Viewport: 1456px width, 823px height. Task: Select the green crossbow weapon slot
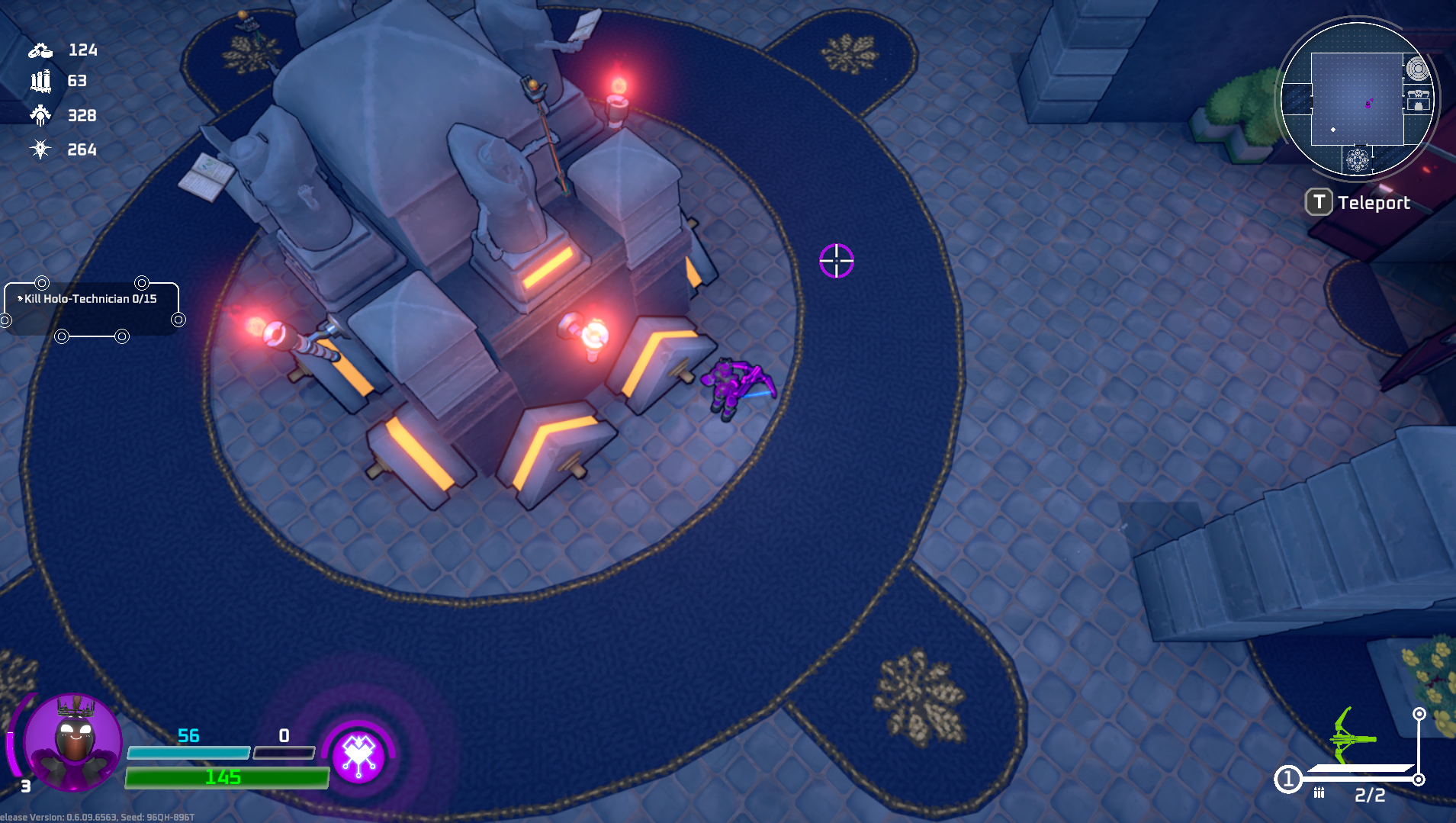click(1352, 738)
